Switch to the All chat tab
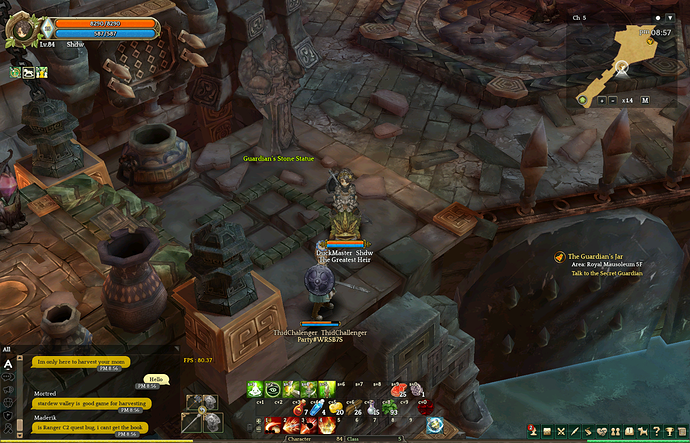The image size is (690, 443). (x=7, y=349)
